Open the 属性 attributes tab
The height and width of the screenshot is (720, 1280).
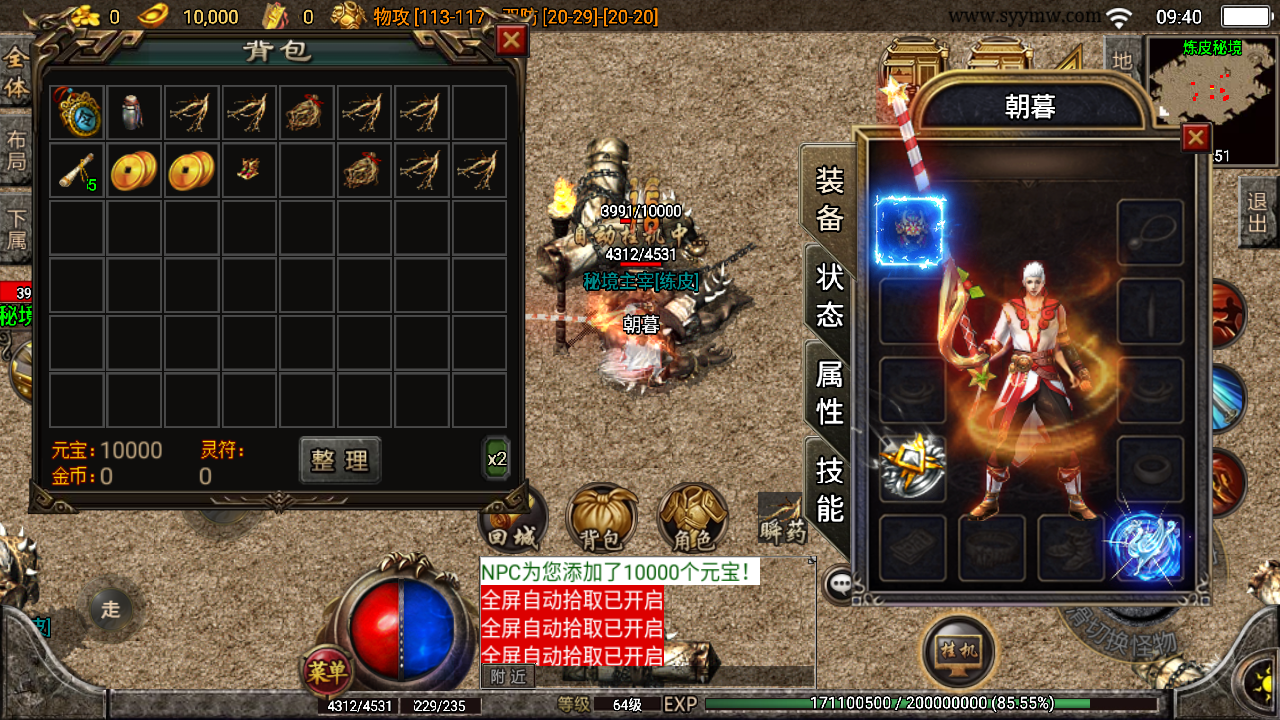pos(829,391)
